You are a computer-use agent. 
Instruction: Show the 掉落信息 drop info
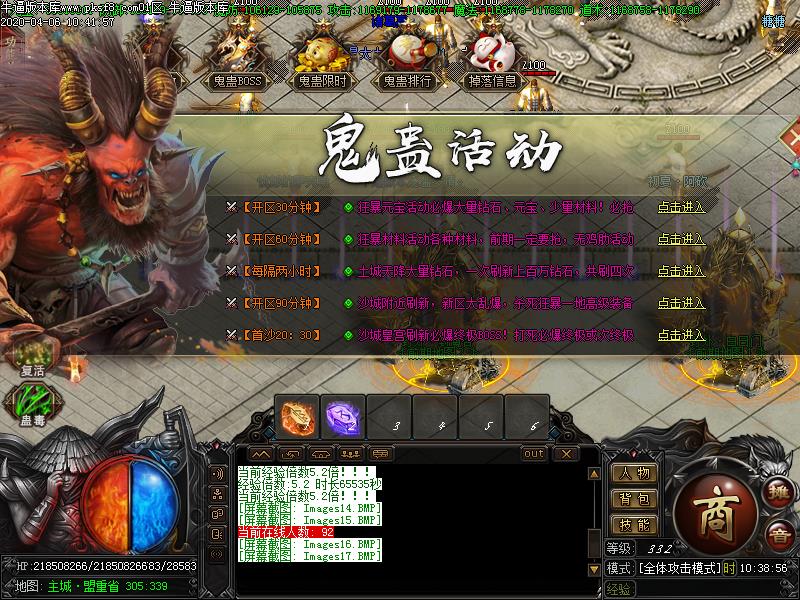(492, 64)
